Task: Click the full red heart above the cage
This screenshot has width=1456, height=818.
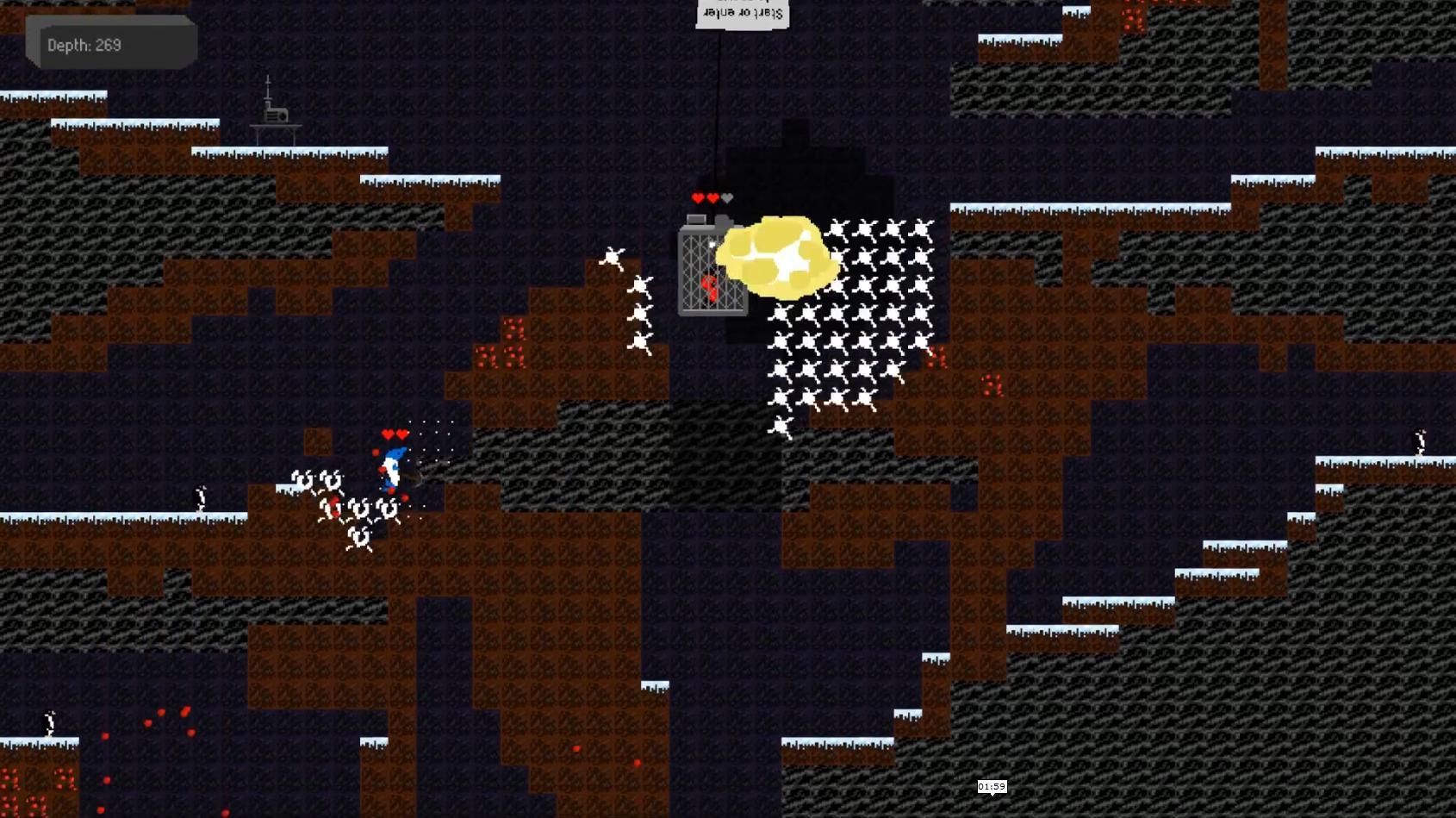Action: (696, 197)
